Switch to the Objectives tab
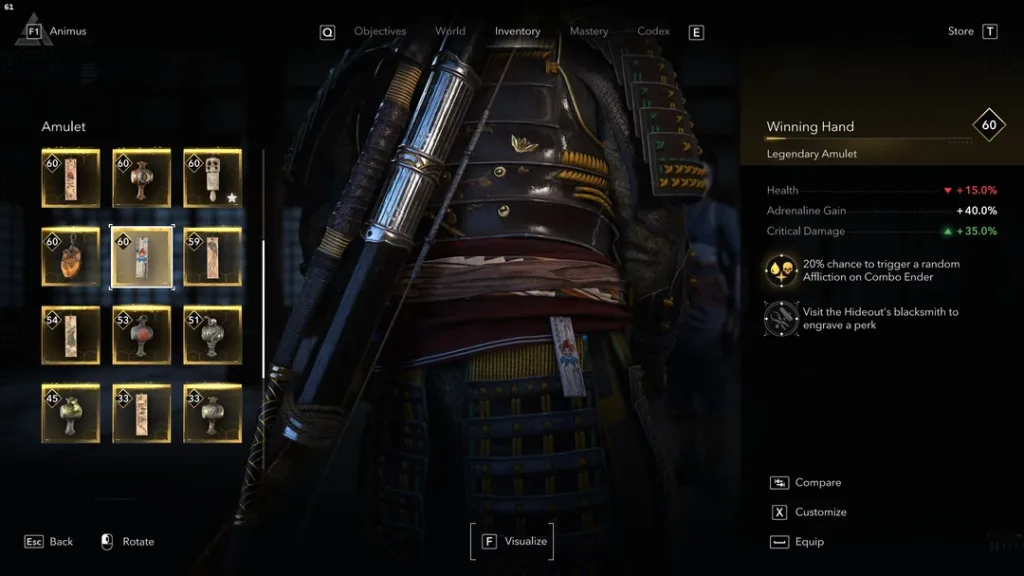1024x576 pixels. pyautogui.click(x=380, y=31)
